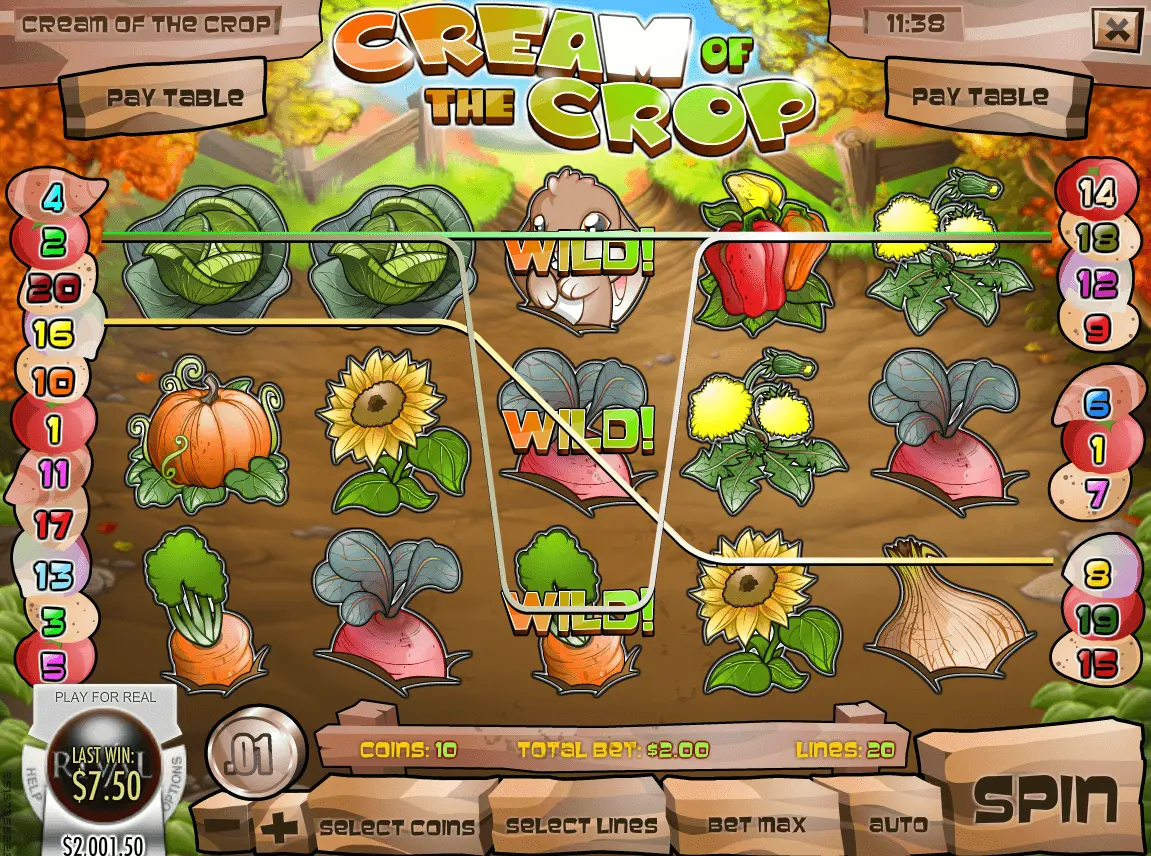1151x856 pixels.
Task: Select payline number 15
Action: point(1098,665)
